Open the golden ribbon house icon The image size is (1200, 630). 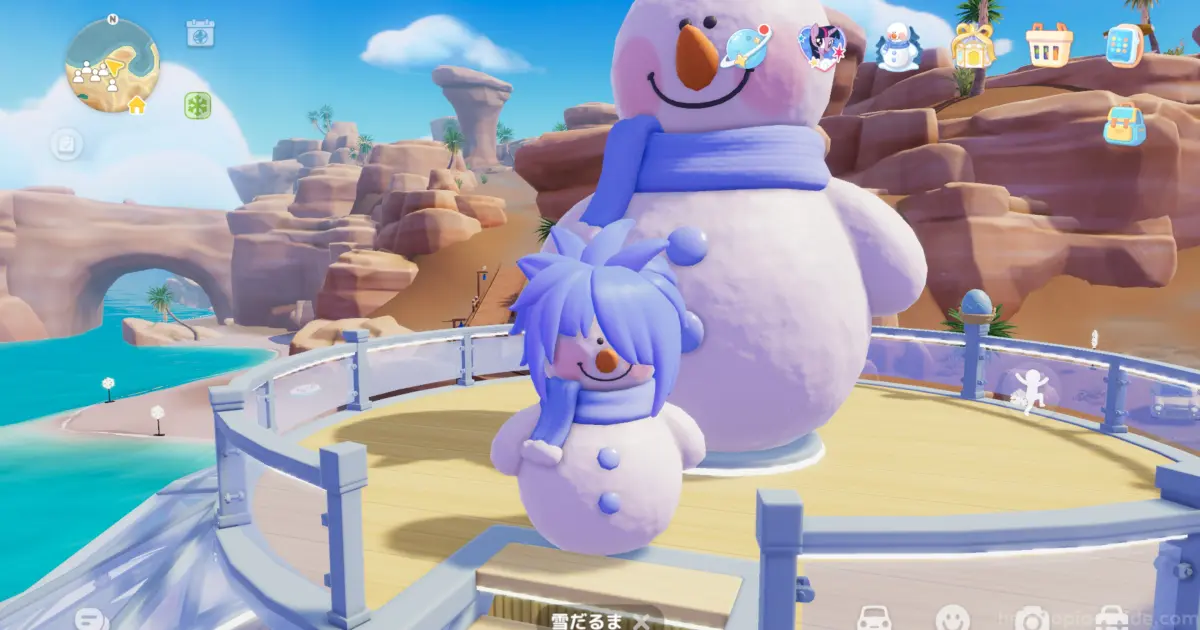971,46
